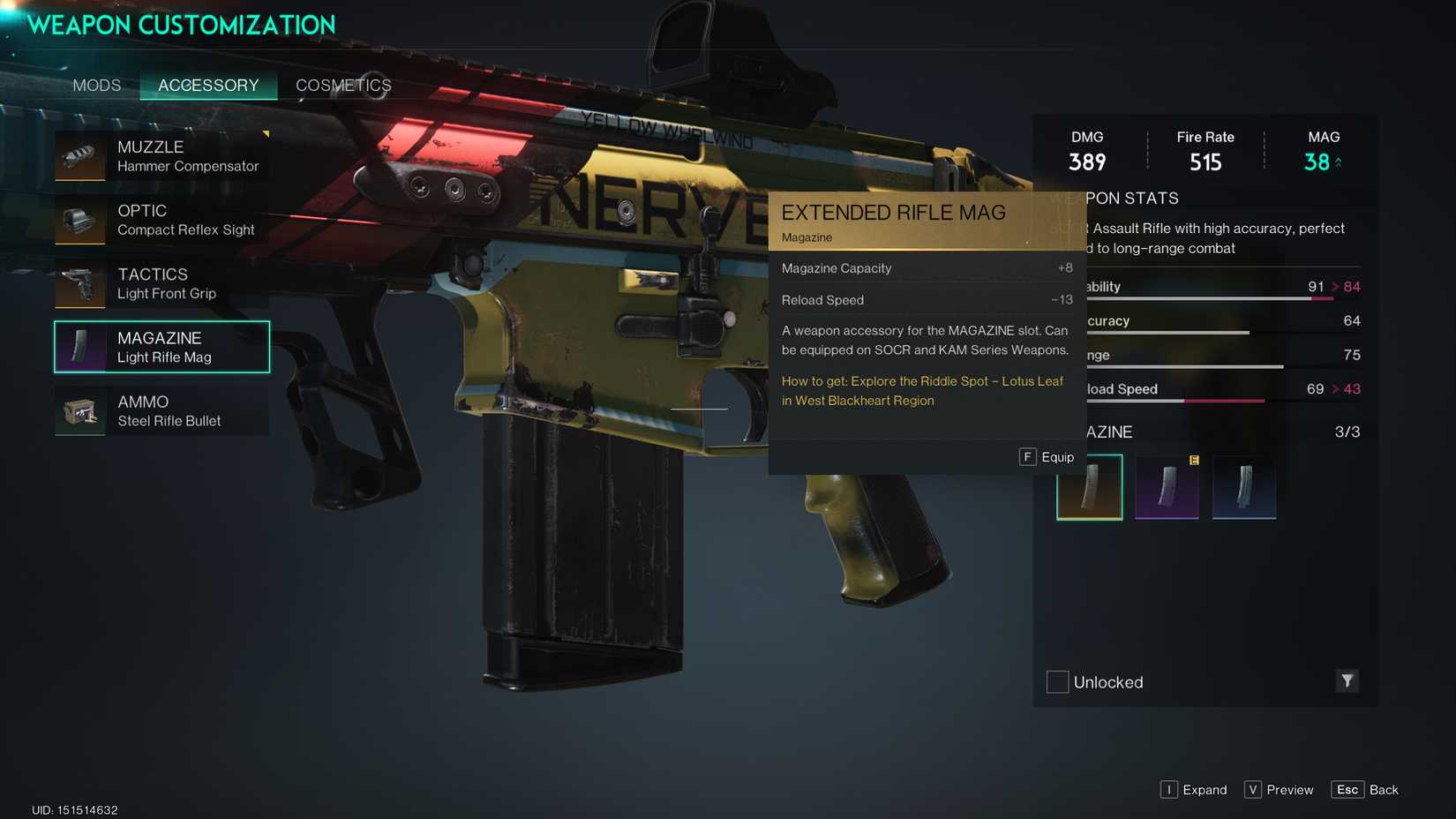Select the highlighted brown magazine thumbnail

coord(1089,486)
